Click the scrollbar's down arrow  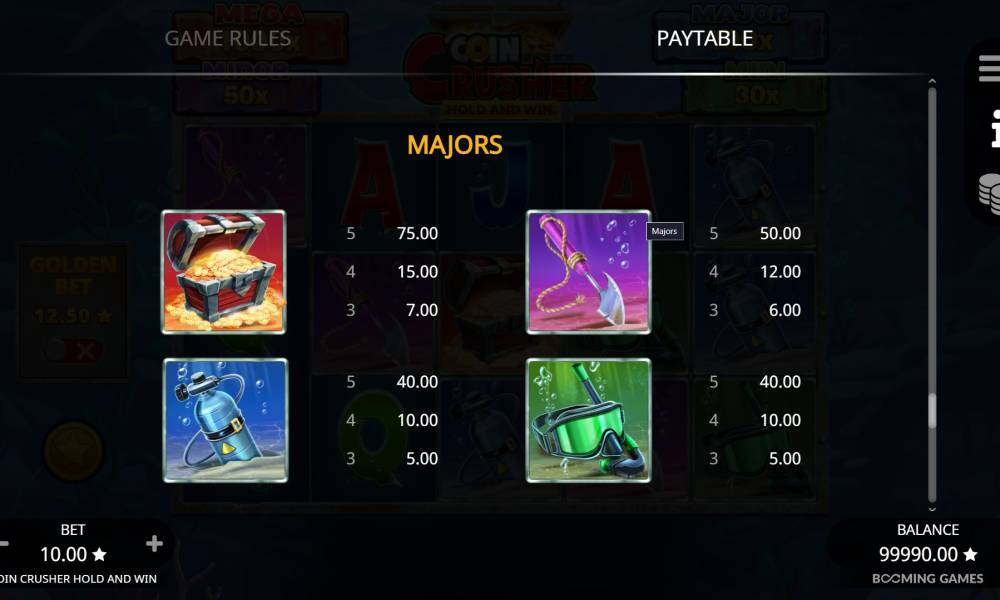pos(932,509)
